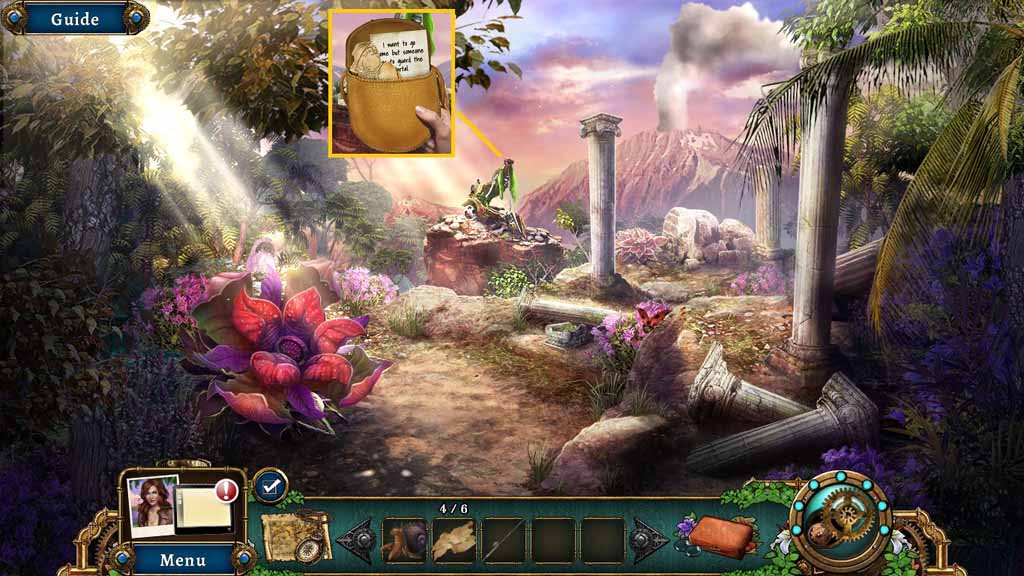Viewport: 1024px width, 576px height.
Task: Select the snail inventory item
Action: (403, 540)
